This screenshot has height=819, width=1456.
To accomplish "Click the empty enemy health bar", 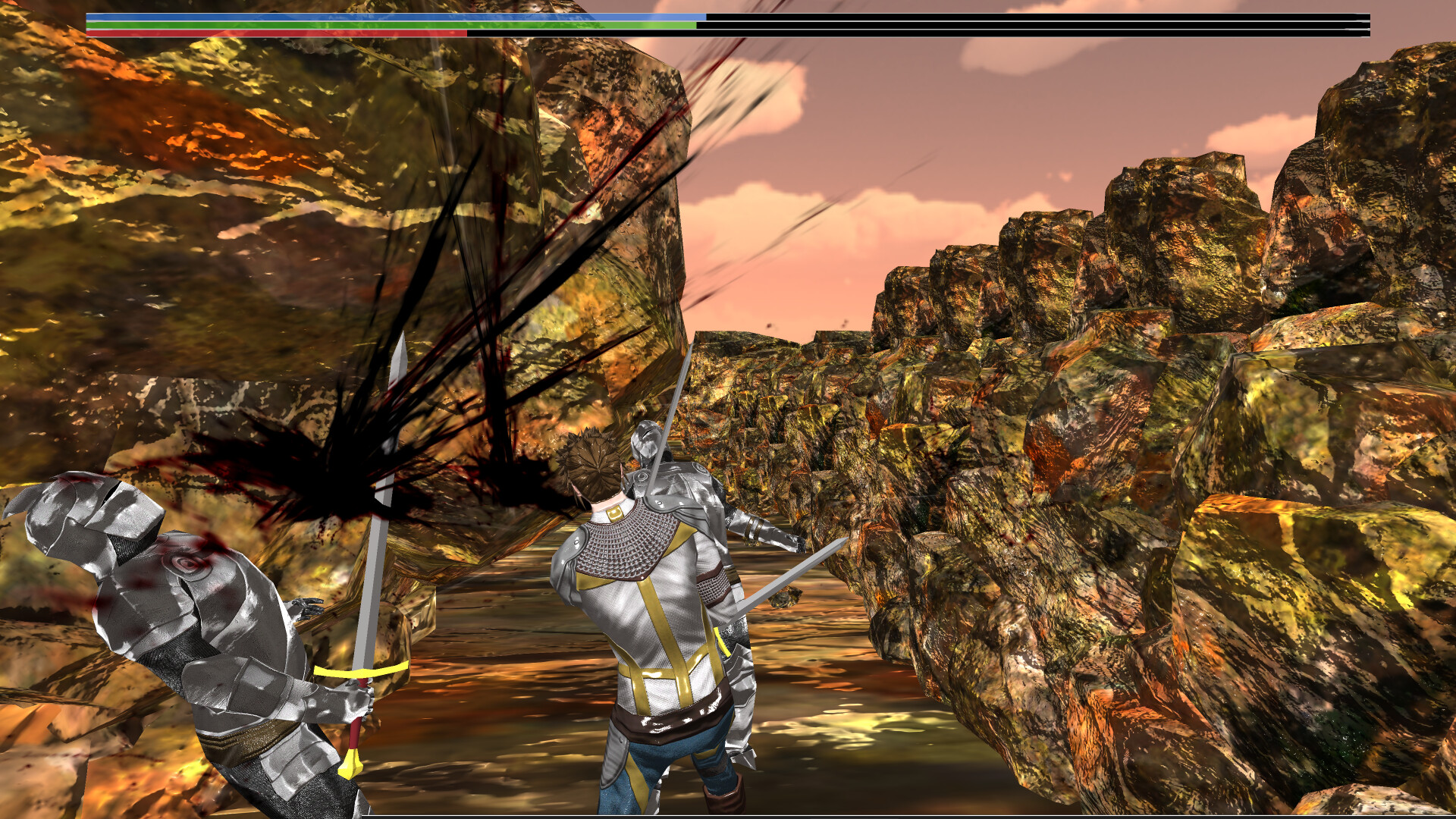I will tap(1062, 16).
